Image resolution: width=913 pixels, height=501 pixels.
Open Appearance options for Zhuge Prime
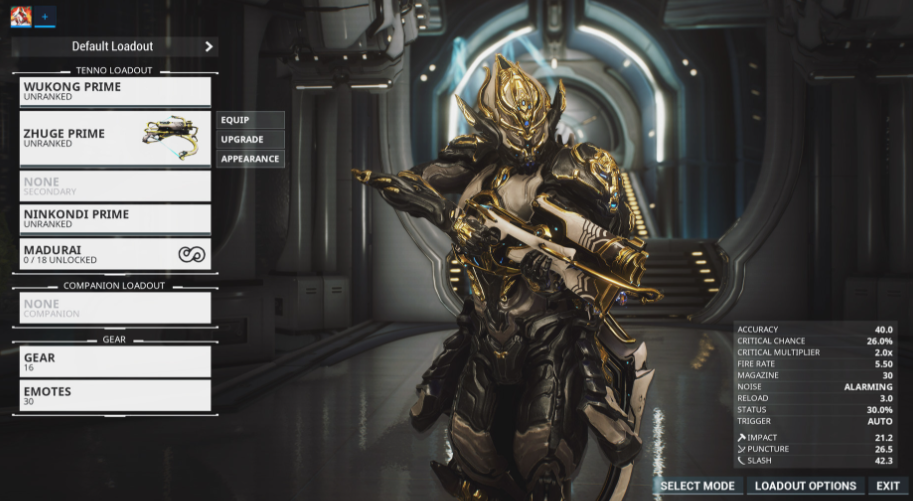click(250, 159)
